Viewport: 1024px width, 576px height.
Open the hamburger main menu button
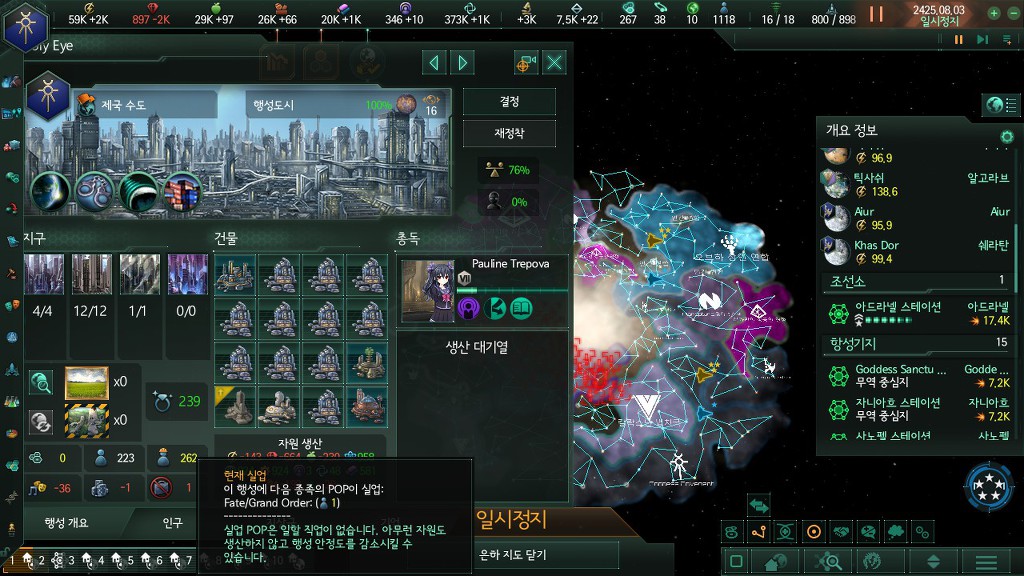(x=985, y=562)
